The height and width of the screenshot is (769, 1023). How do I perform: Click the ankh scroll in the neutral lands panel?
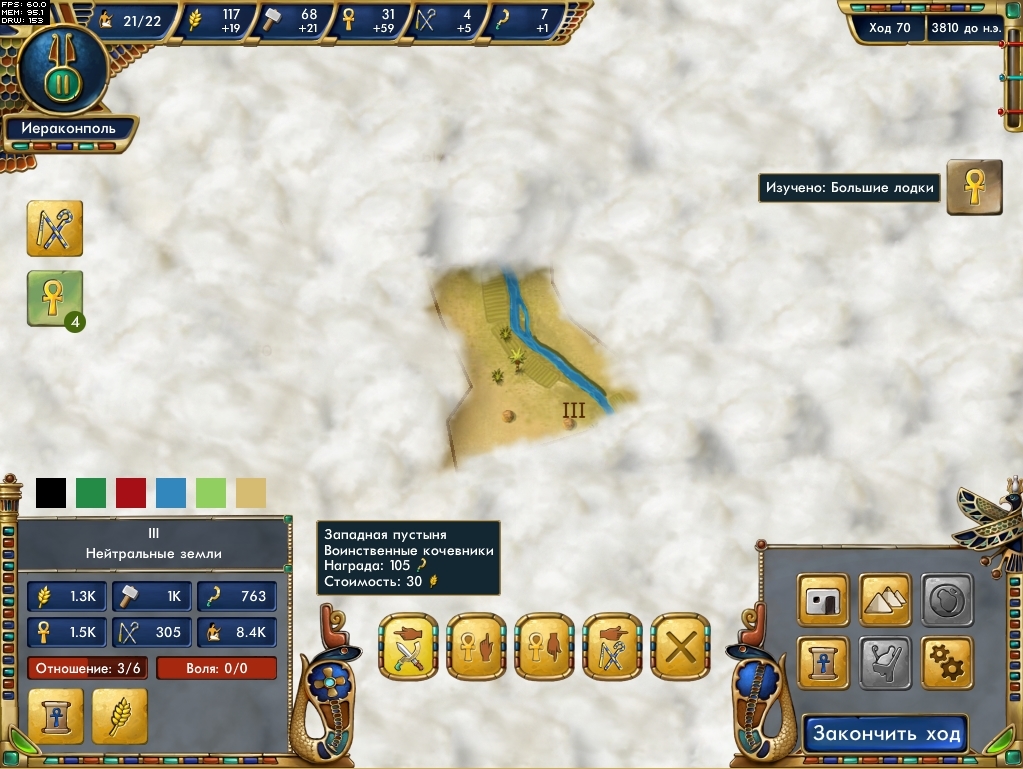point(56,716)
